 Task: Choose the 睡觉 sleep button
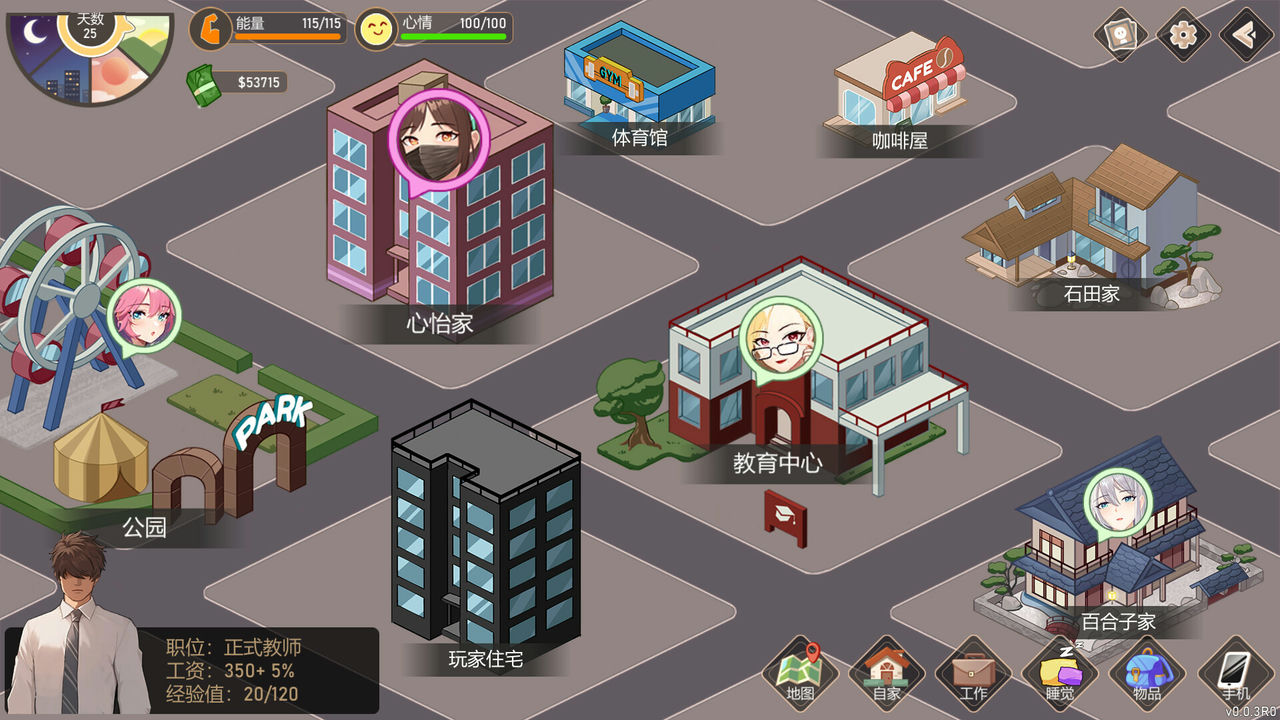point(1060,672)
